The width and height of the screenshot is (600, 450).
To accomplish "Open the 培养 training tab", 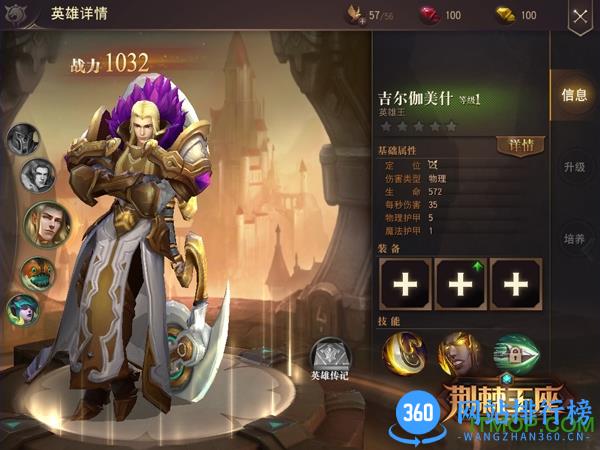I will click(x=574, y=240).
